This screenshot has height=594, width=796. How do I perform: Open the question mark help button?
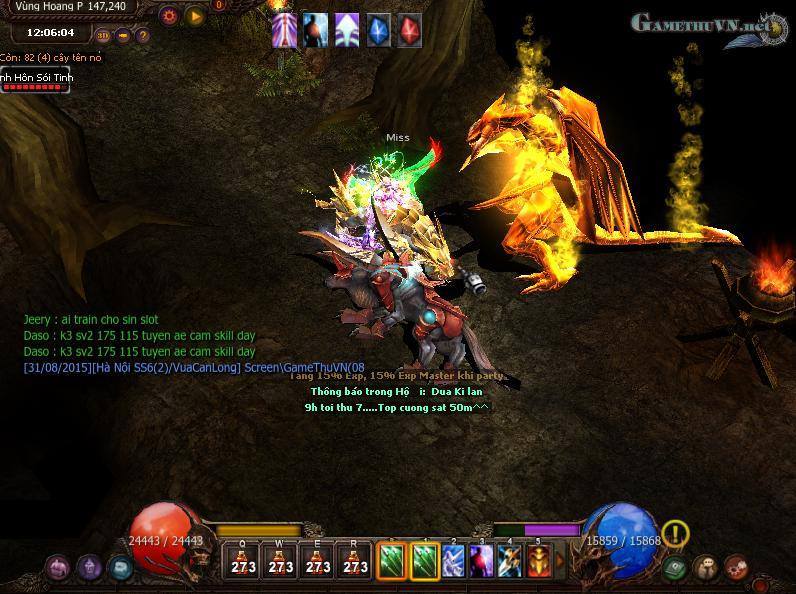click(142, 35)
